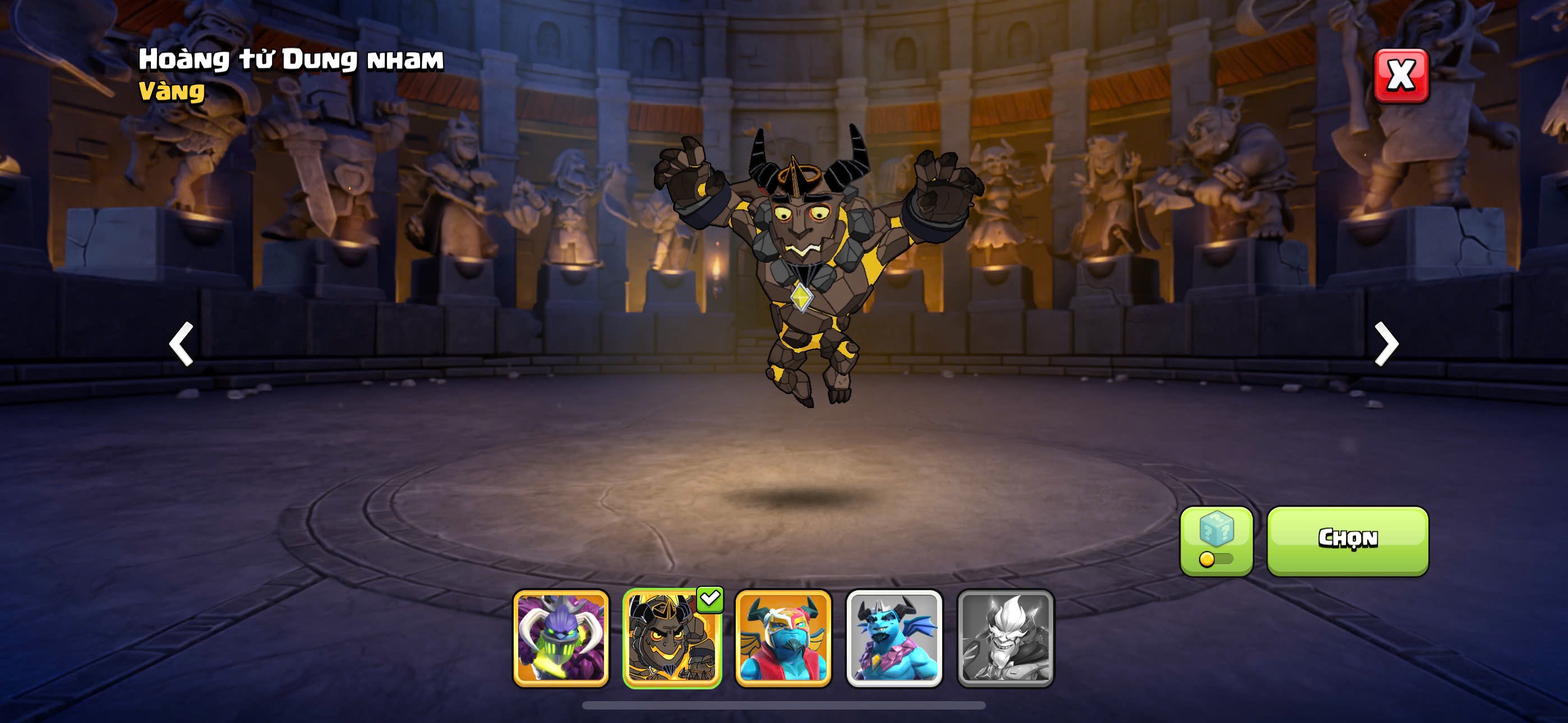
Task: Toggle the random skin dice button
Action: click(x=1216, y=540)
